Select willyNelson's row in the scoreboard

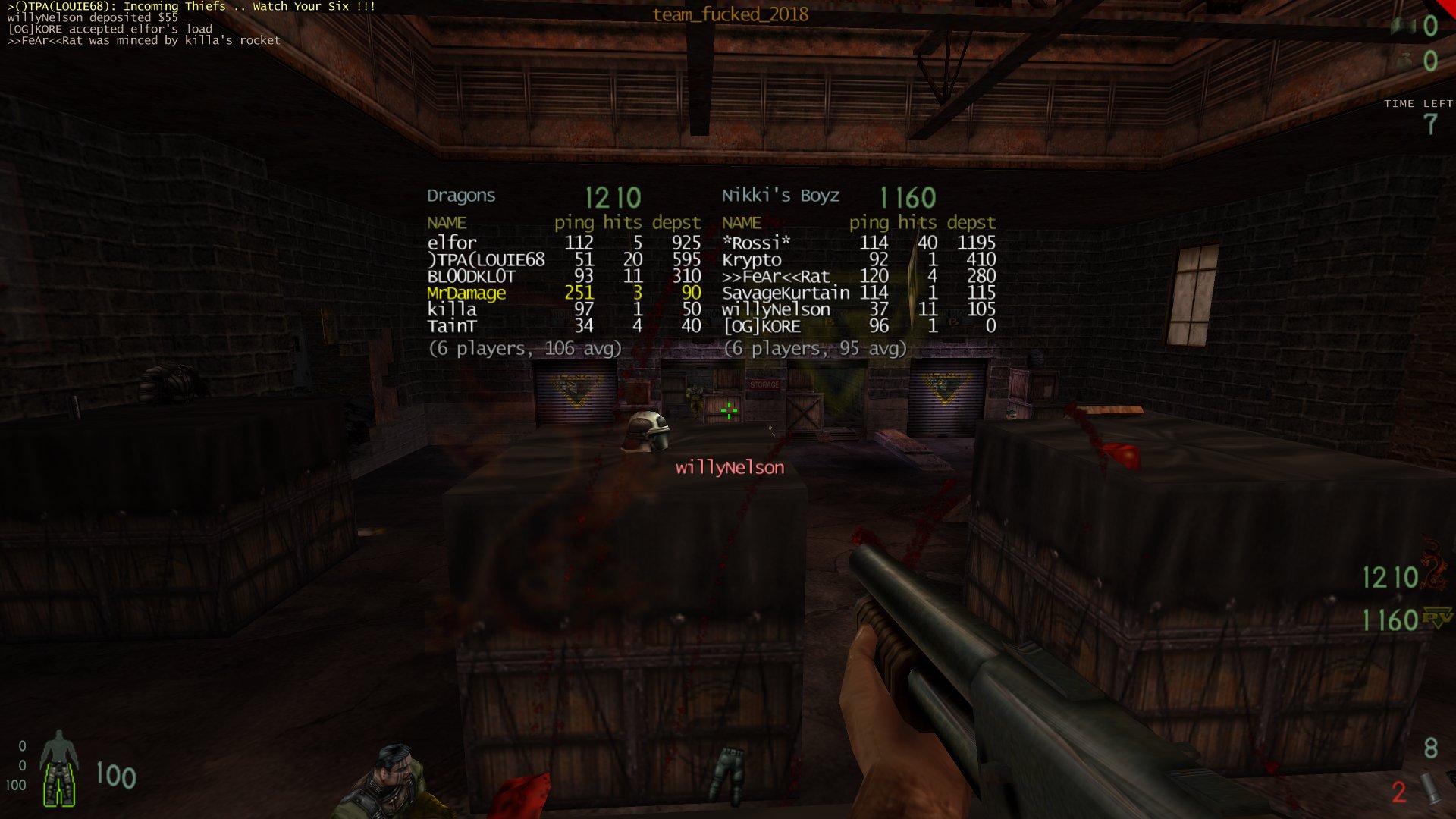point(858,309)
